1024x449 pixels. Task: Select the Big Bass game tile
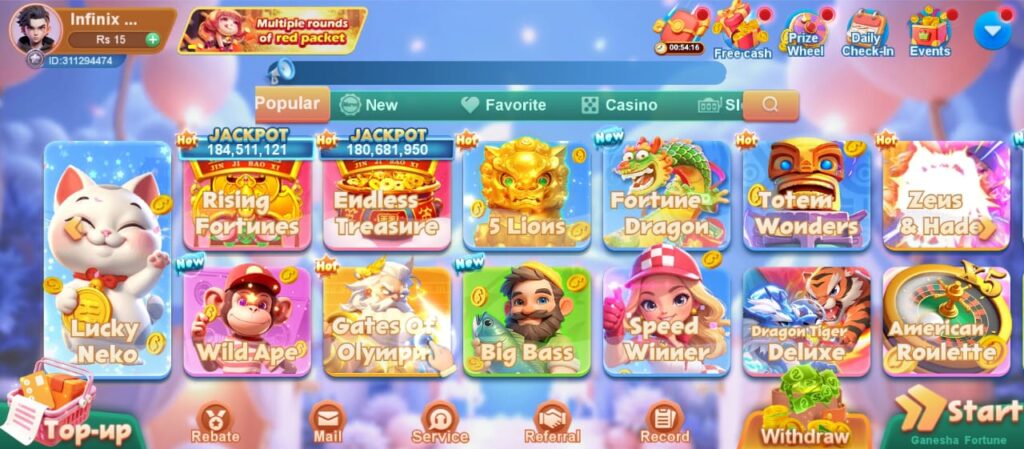tap(526, 320)
